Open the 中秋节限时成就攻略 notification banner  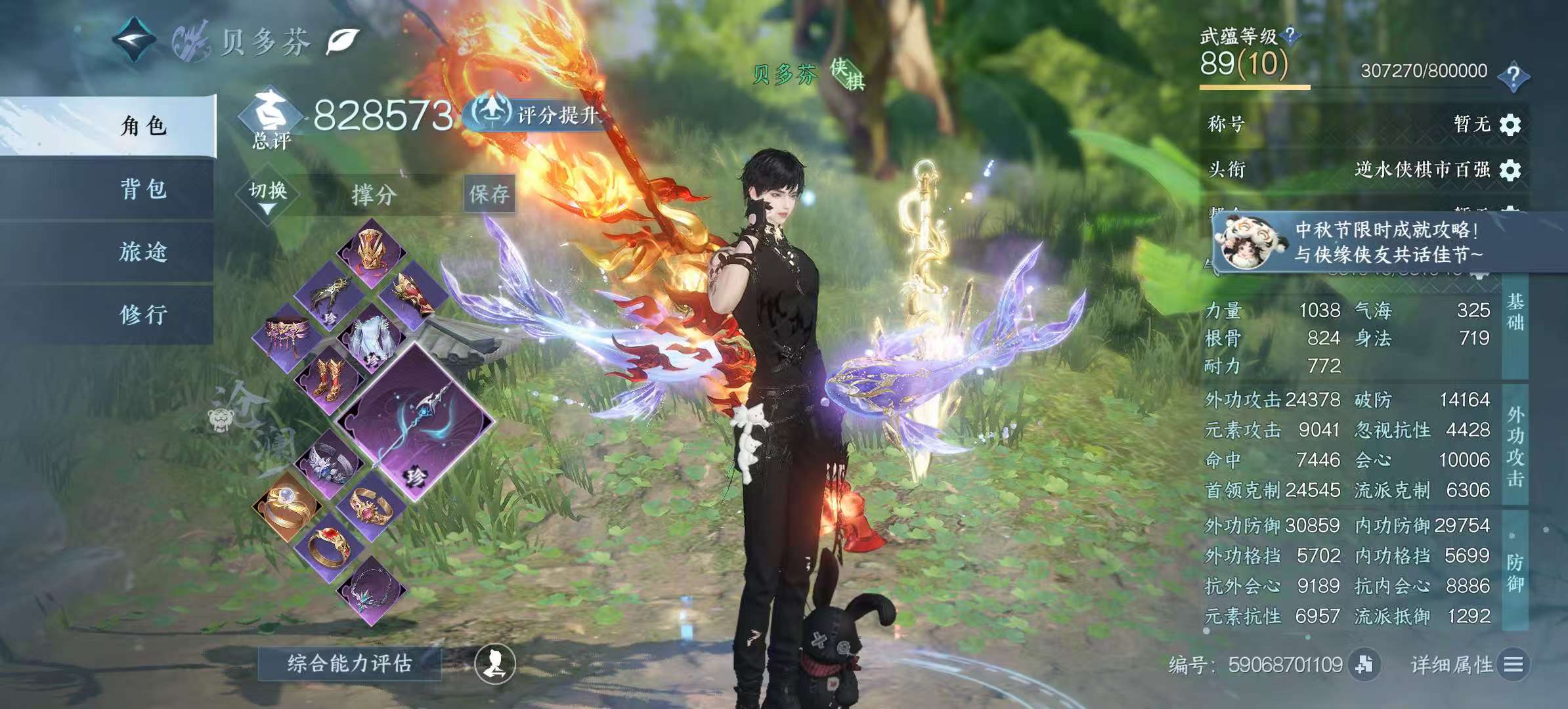click(x=1385, y=242)
